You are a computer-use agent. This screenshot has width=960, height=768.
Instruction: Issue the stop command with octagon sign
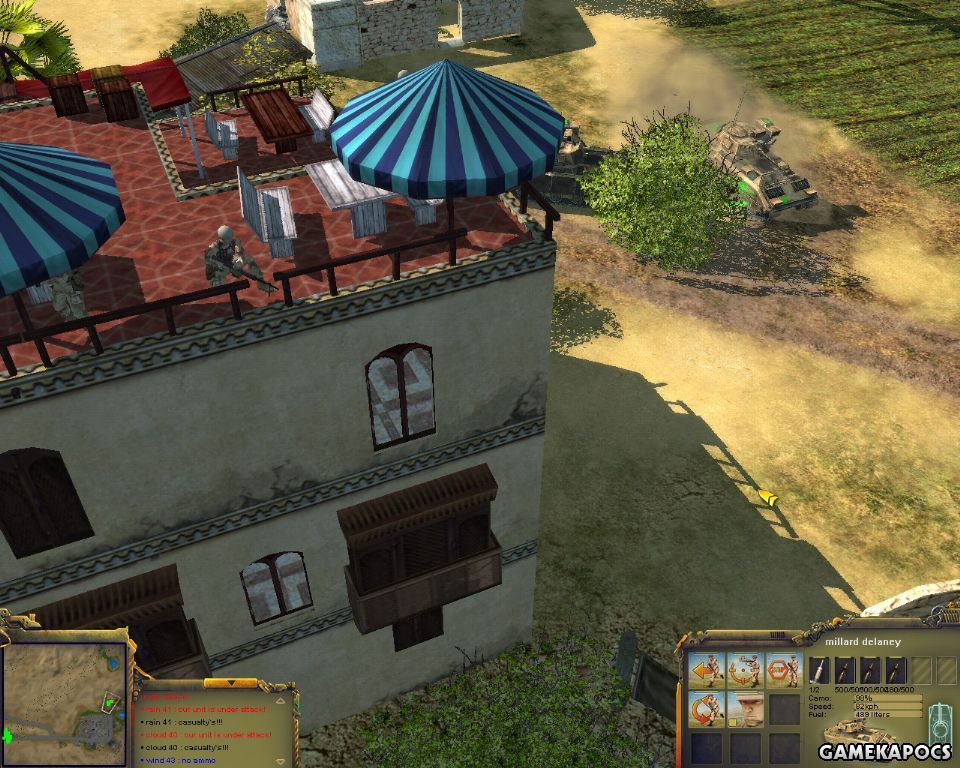click(x=783, y=669)
